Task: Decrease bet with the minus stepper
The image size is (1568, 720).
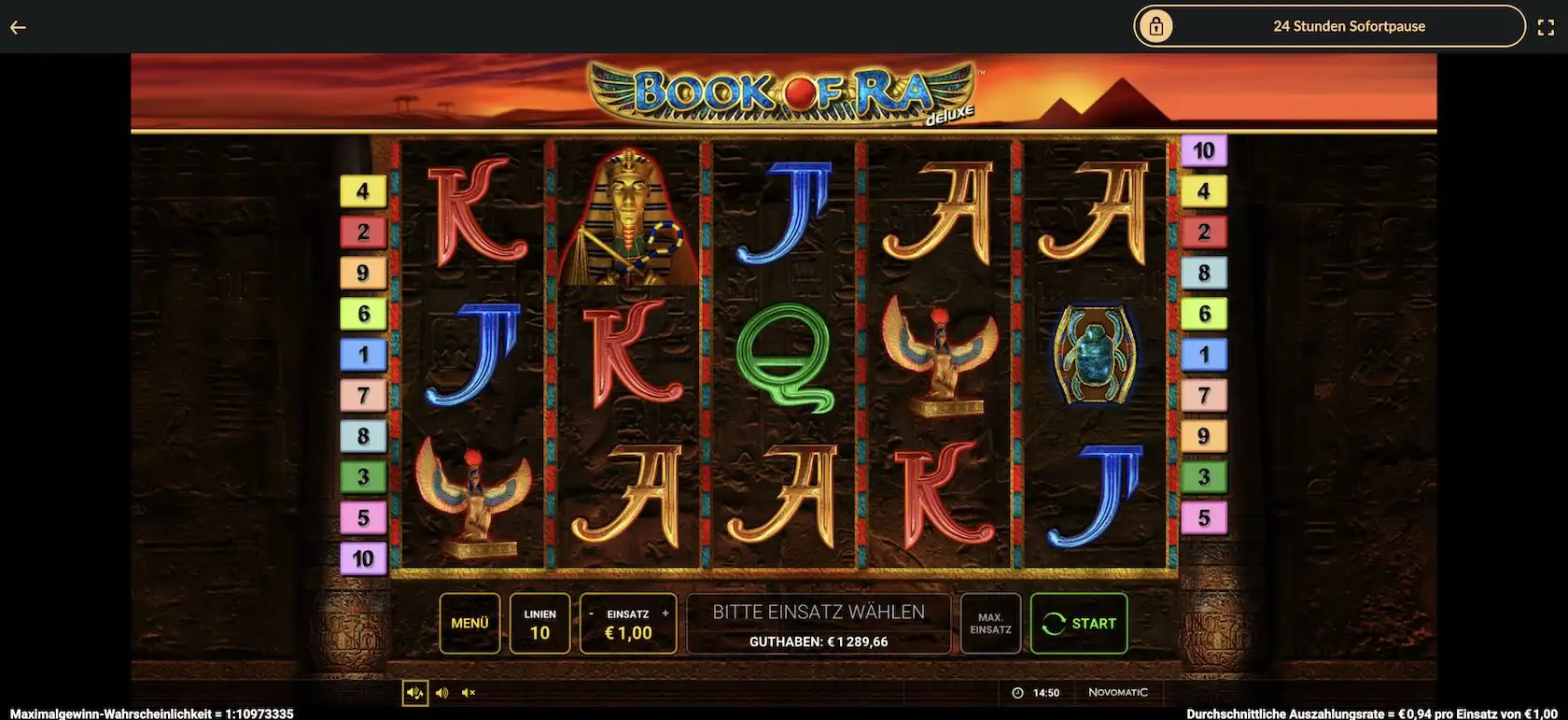Action: (592, 613)
